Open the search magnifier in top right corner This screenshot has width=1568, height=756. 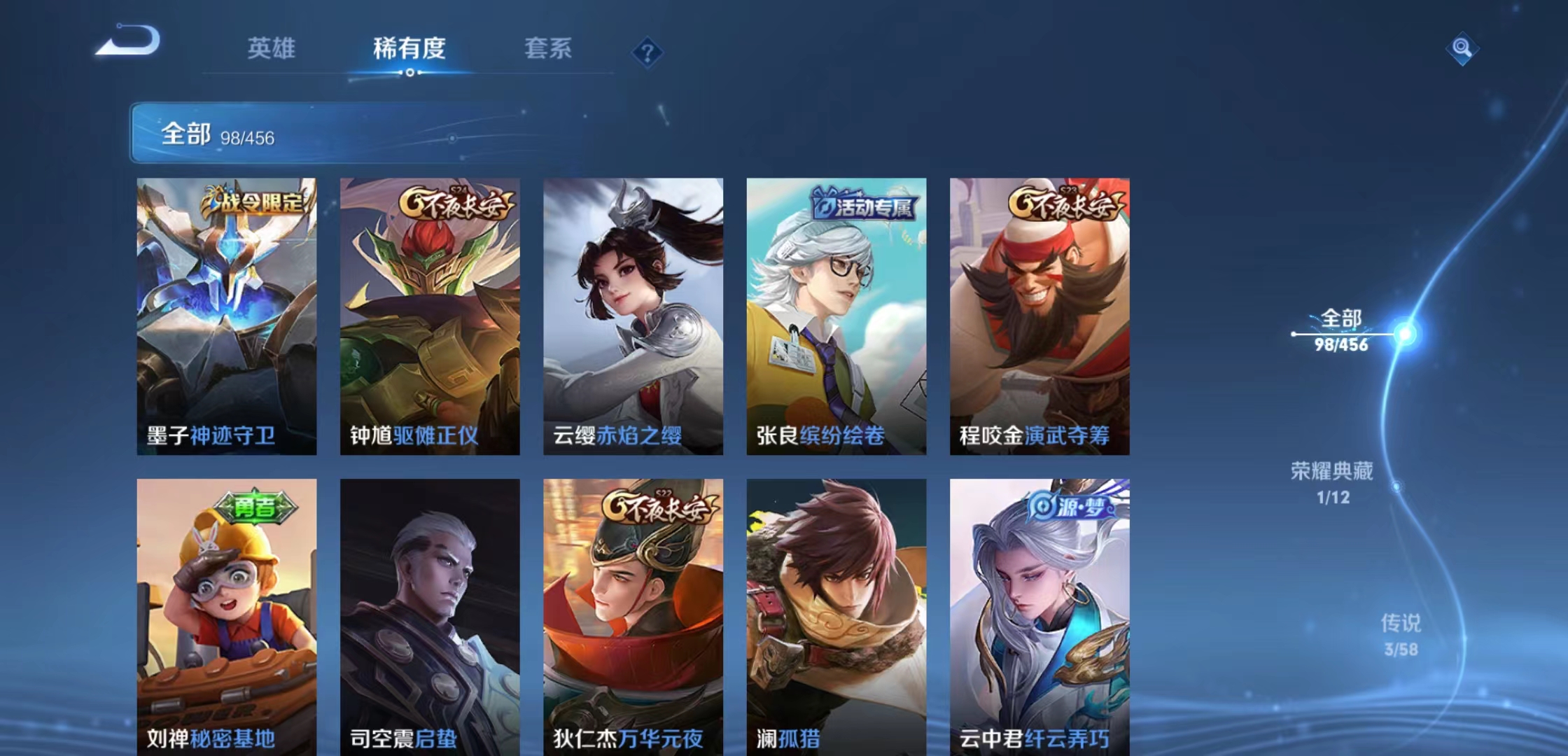pos(1463,50)
